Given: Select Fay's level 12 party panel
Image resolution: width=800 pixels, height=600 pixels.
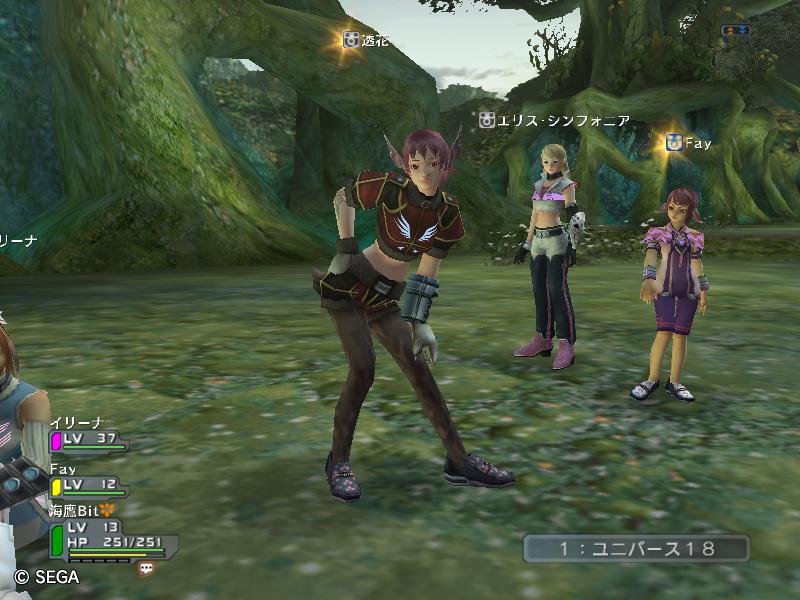Looking at the screenshot, I should point(88,485).
